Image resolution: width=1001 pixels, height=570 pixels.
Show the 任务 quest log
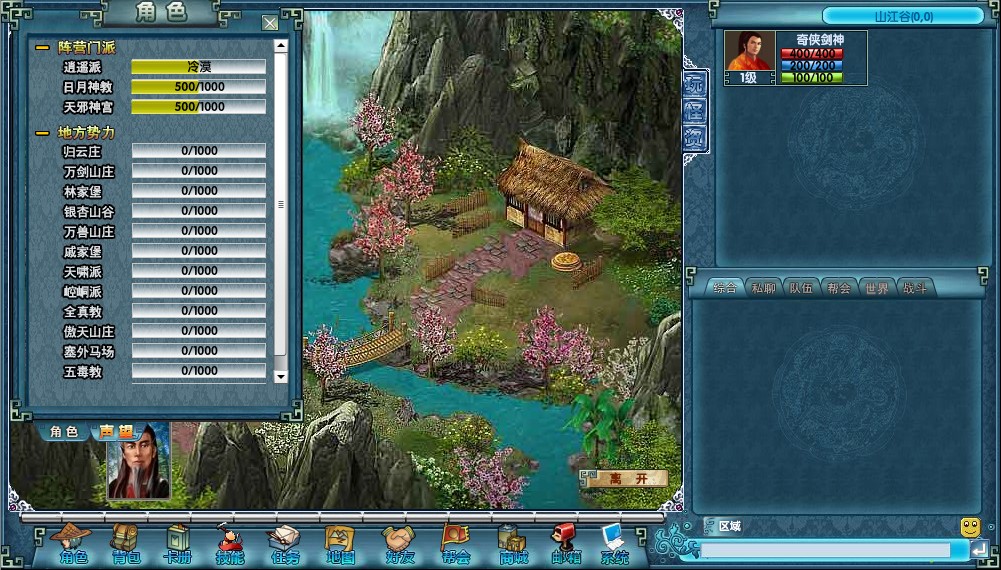tap(285, 545)
